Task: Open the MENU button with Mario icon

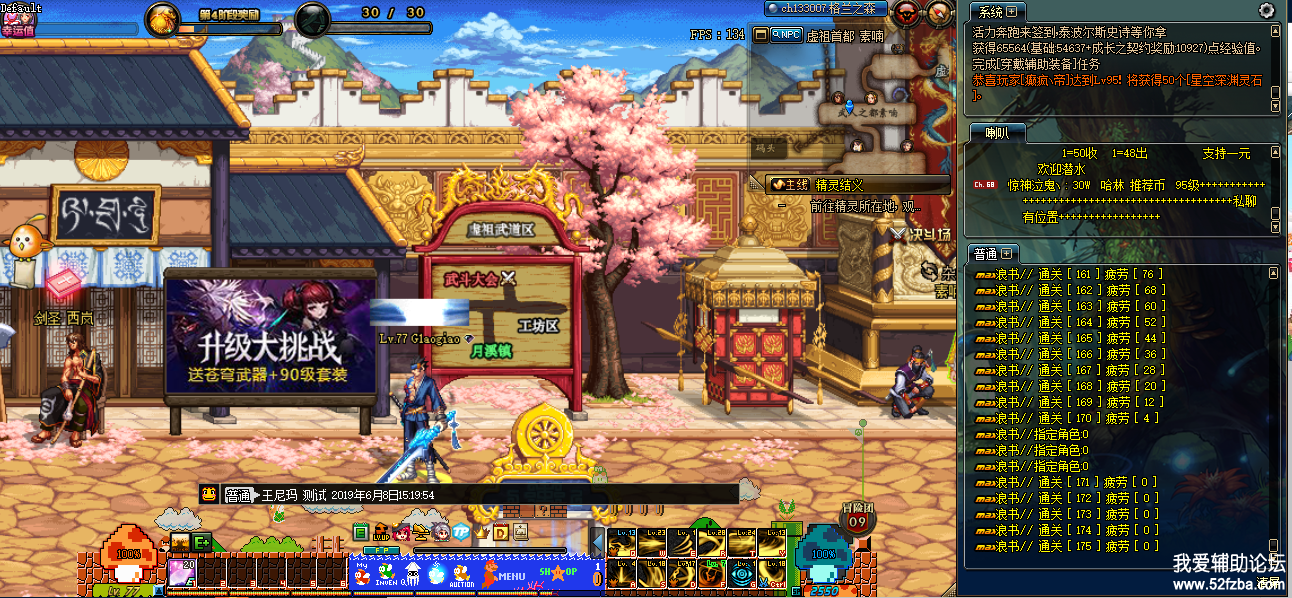Action: click(x=503, y=574)
